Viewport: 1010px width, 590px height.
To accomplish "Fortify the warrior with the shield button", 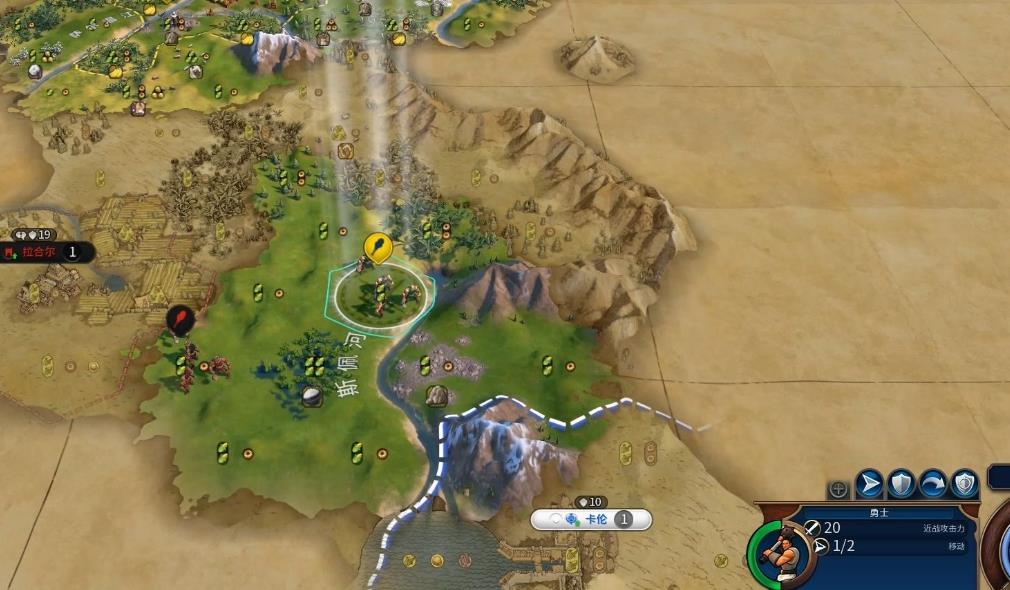I will pos(902,484).
